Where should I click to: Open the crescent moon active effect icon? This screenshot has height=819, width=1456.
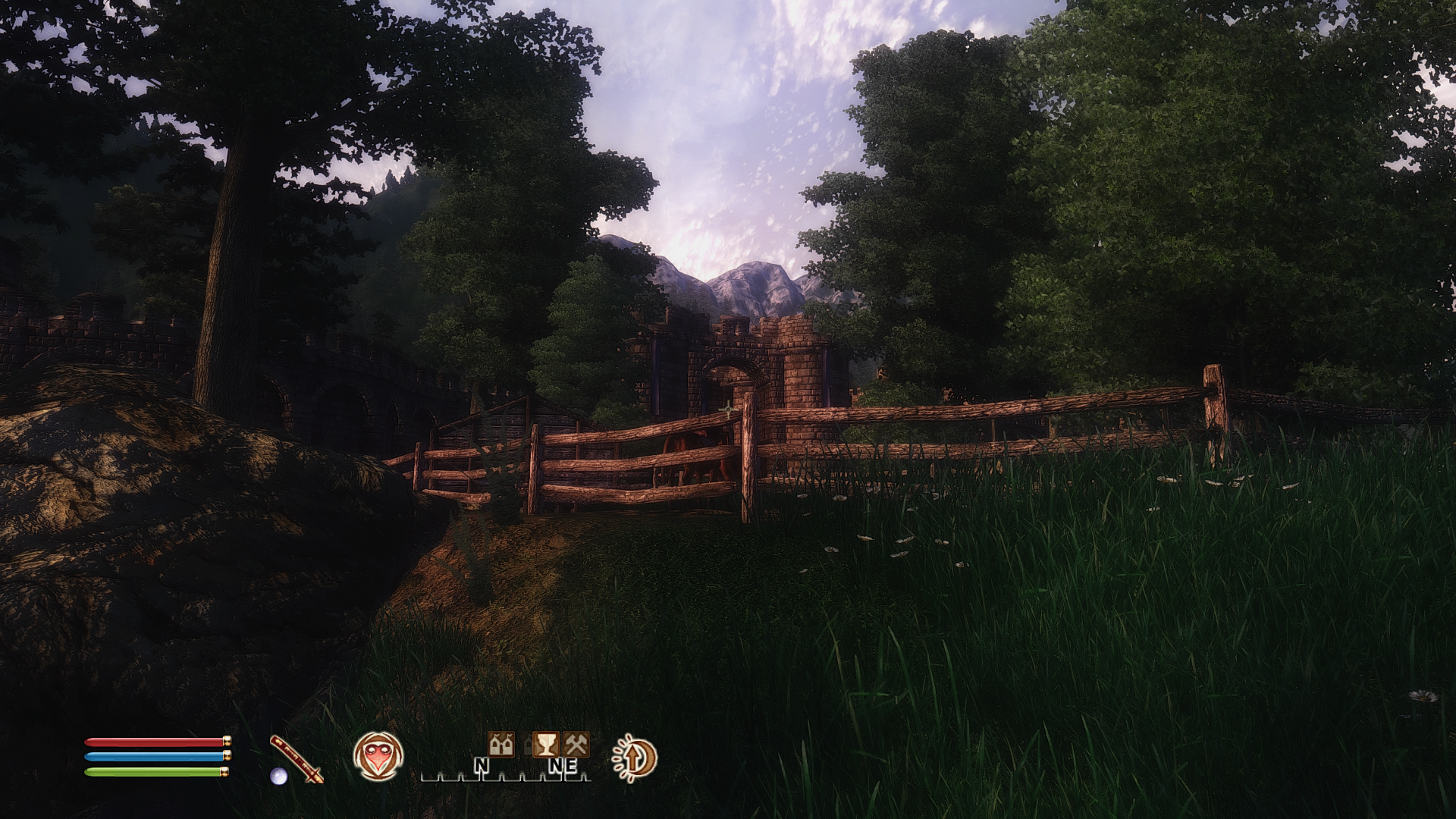tap(635, 758)
